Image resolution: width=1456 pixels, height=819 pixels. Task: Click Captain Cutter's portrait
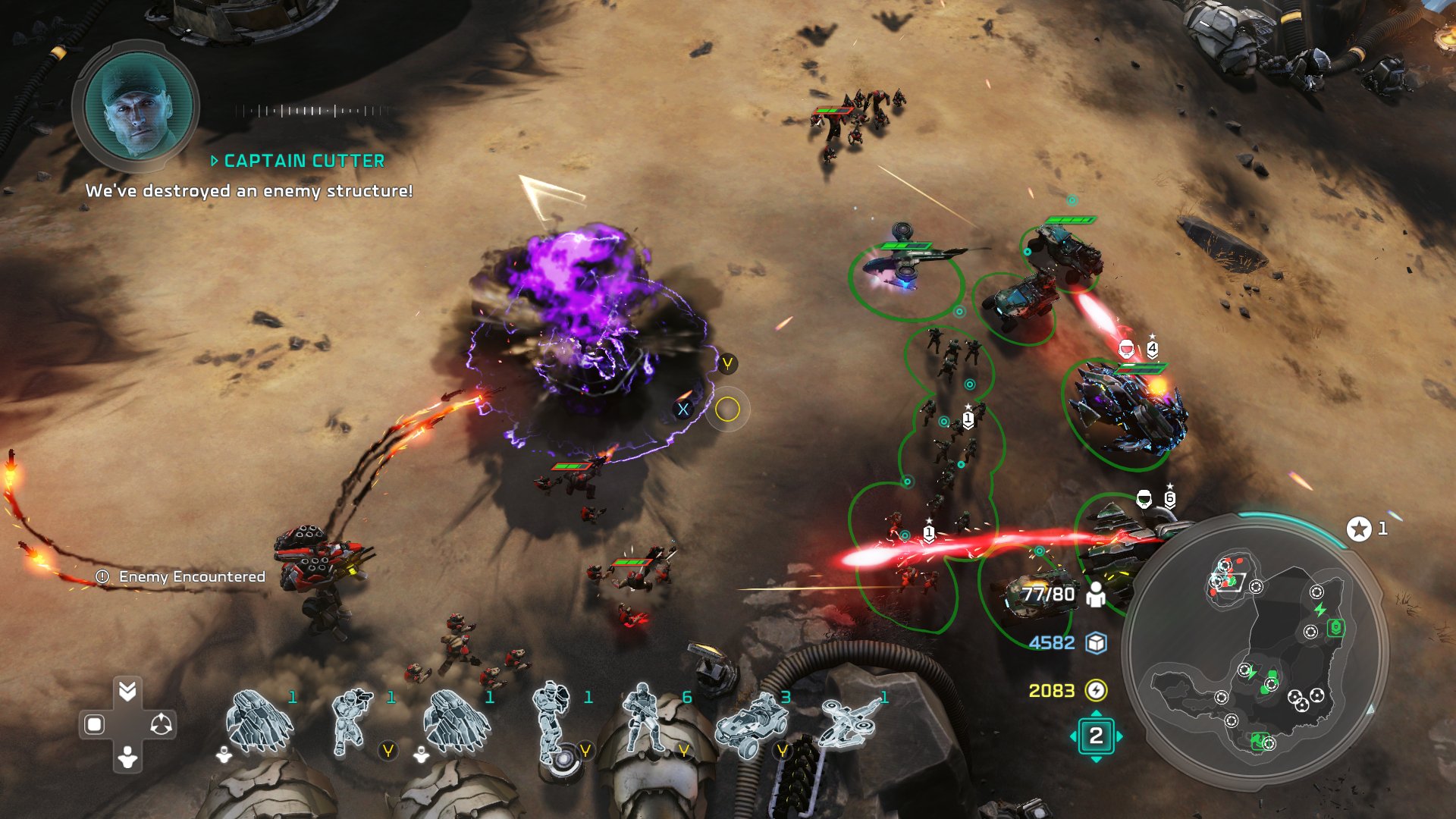tap(137, 106)
